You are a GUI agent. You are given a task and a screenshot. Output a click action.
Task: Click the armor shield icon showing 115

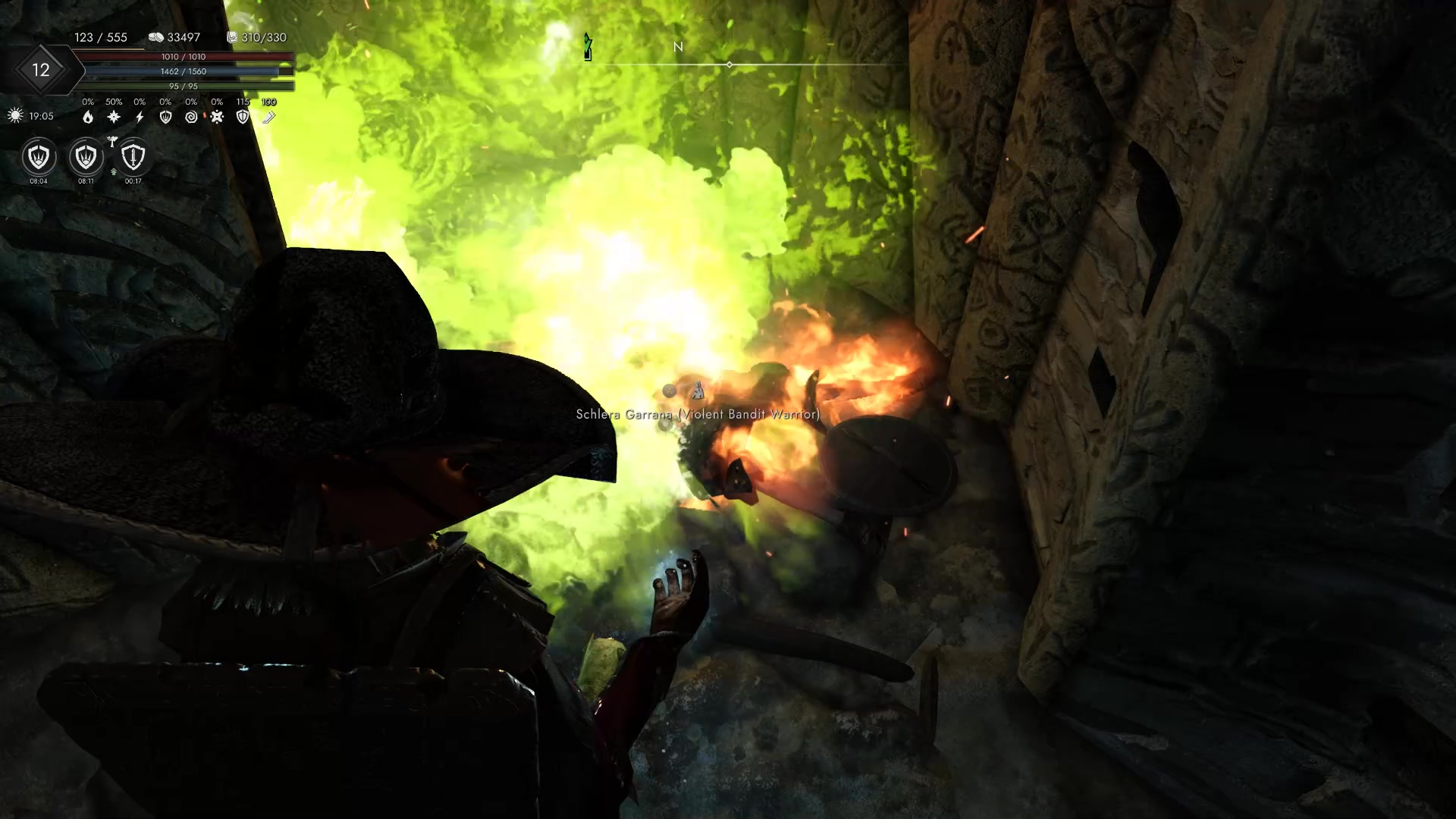tap(243, 117)
